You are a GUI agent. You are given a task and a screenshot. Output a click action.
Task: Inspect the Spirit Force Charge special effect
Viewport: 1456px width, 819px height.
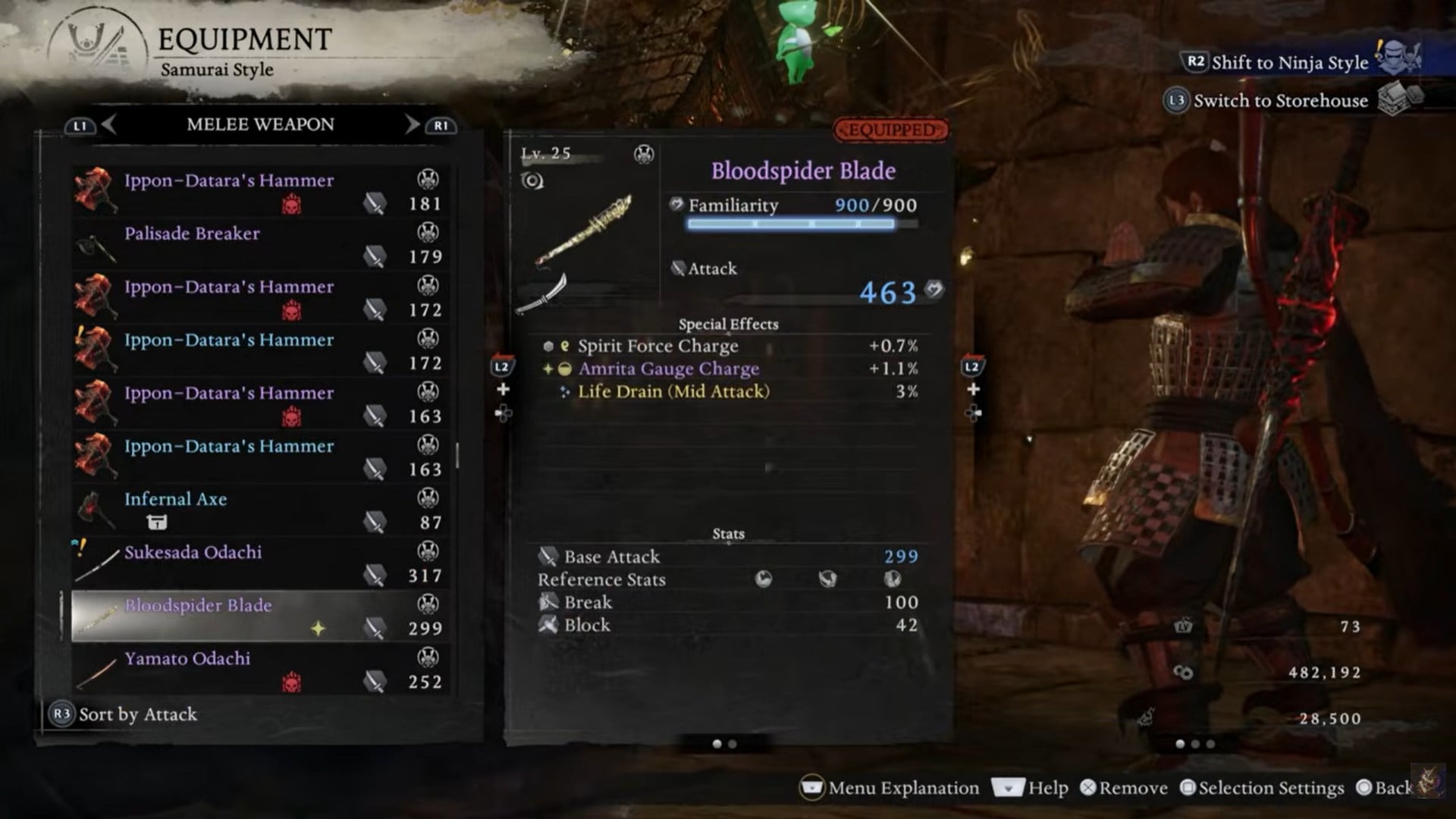tap(657, 346)
